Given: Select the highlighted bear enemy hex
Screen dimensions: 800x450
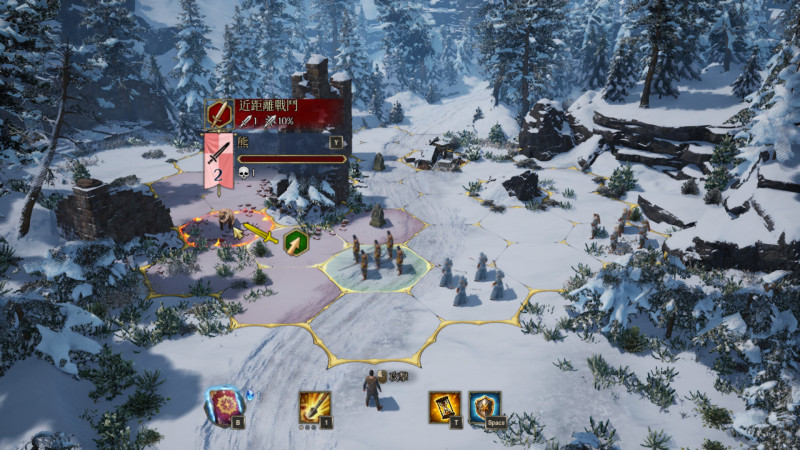Looking at the screenshot, I should tap(227, 226).
